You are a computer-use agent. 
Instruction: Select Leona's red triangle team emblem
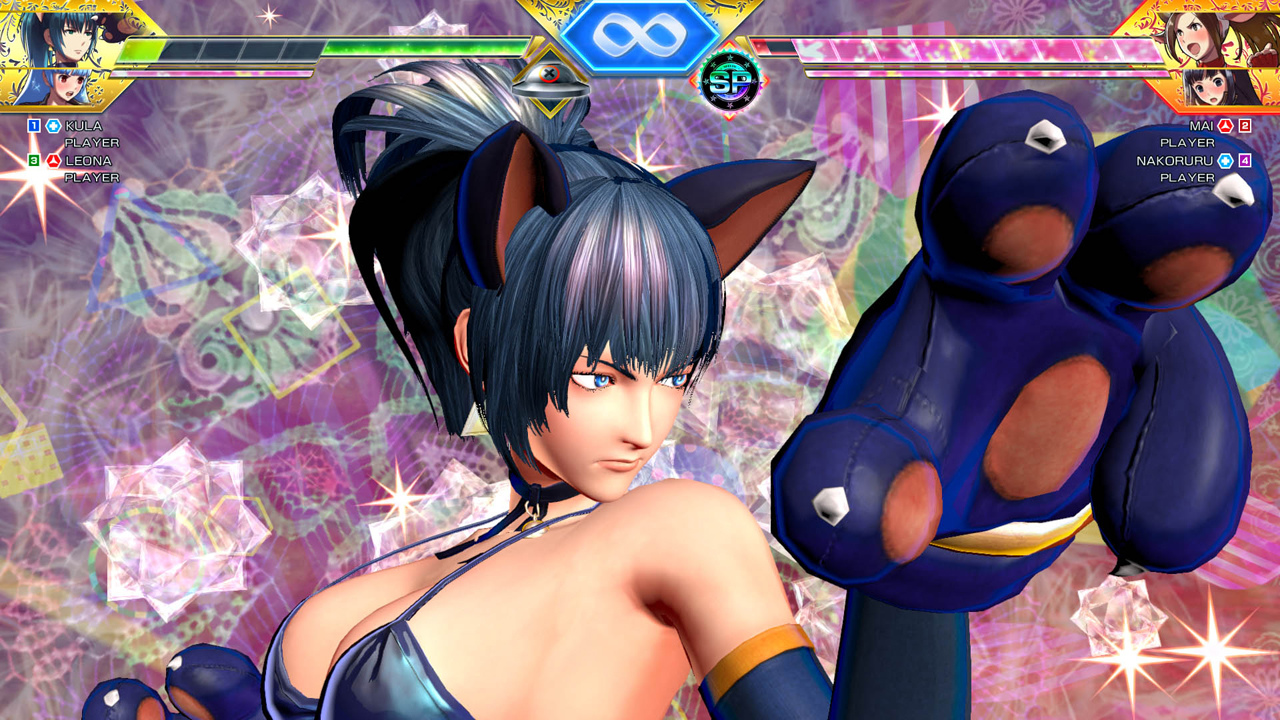[53, 161]
